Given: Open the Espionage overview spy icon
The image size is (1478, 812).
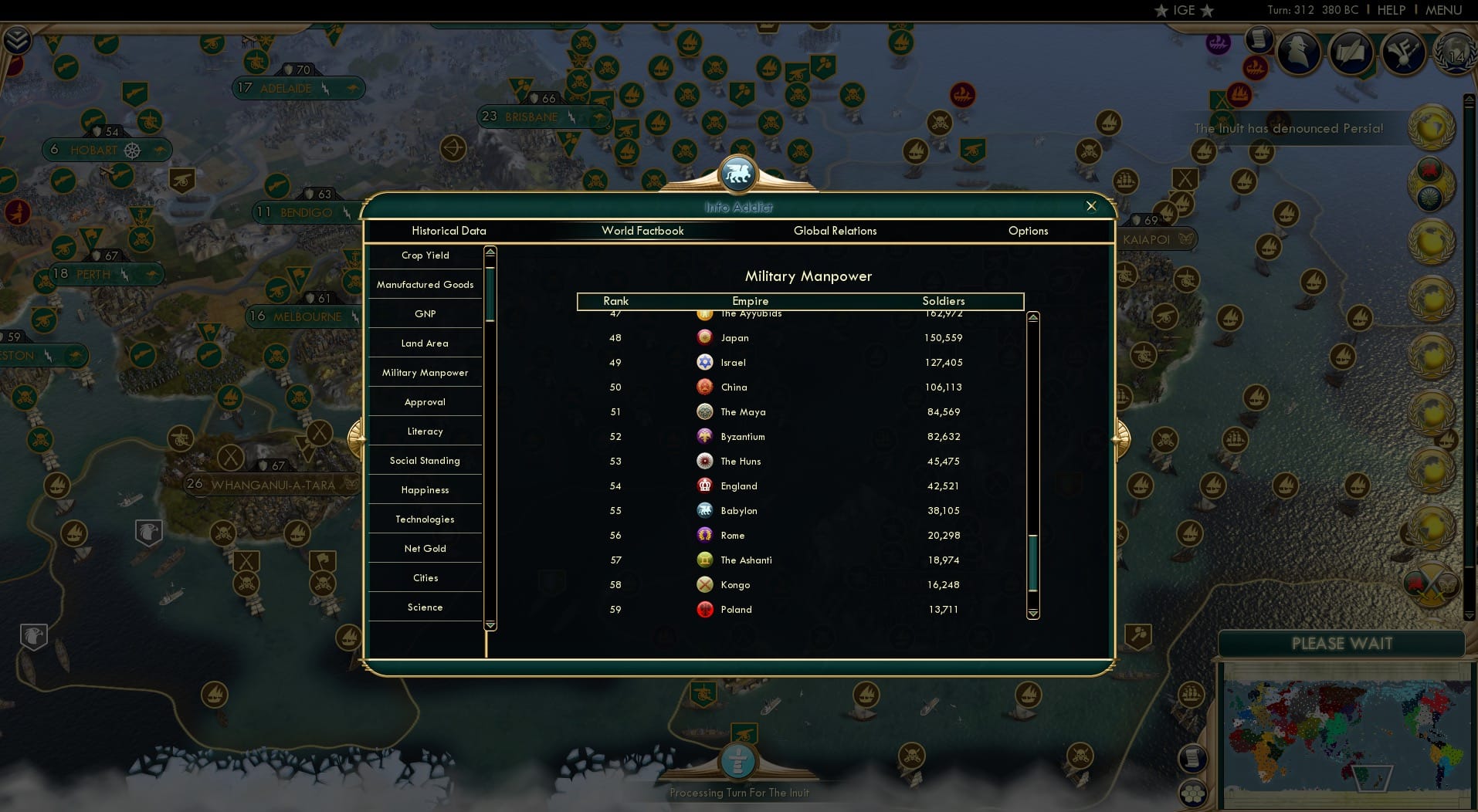Looking at the screenshot, I should (1298, 52).
